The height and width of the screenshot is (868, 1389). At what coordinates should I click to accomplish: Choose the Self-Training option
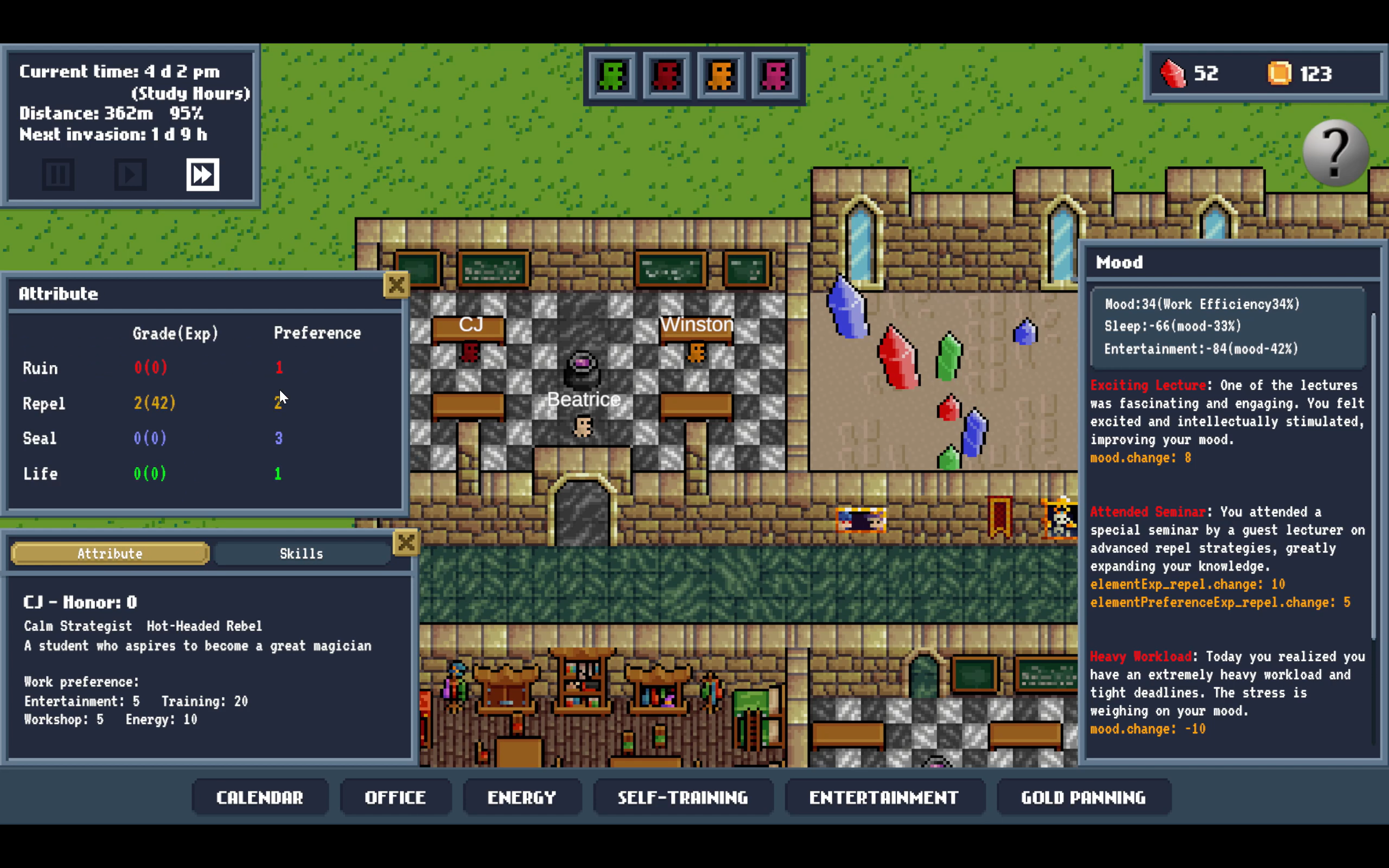(683, 797)
